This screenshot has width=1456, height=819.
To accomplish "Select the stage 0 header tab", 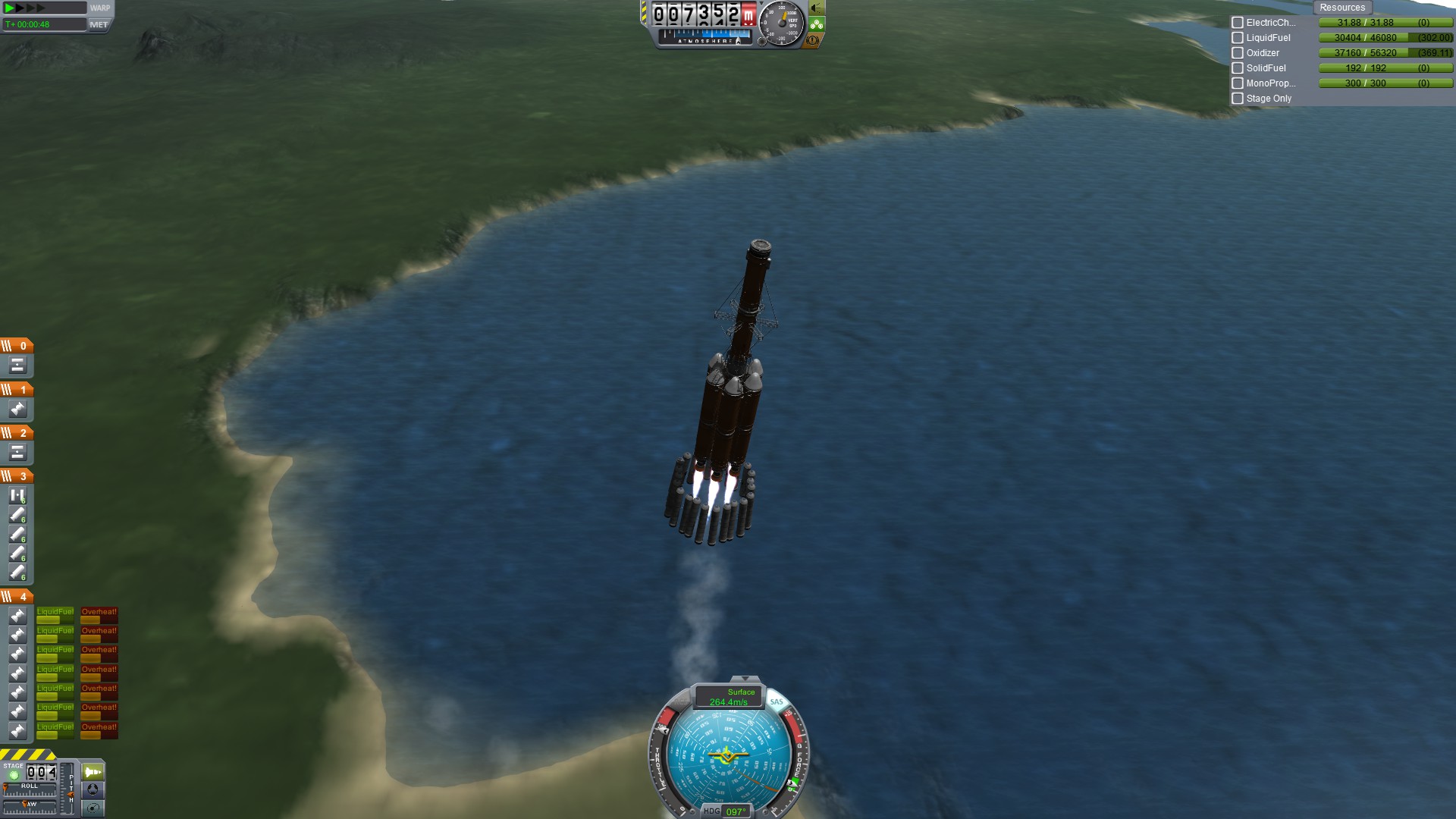I will pyautogui.click(x=17, y=346).
